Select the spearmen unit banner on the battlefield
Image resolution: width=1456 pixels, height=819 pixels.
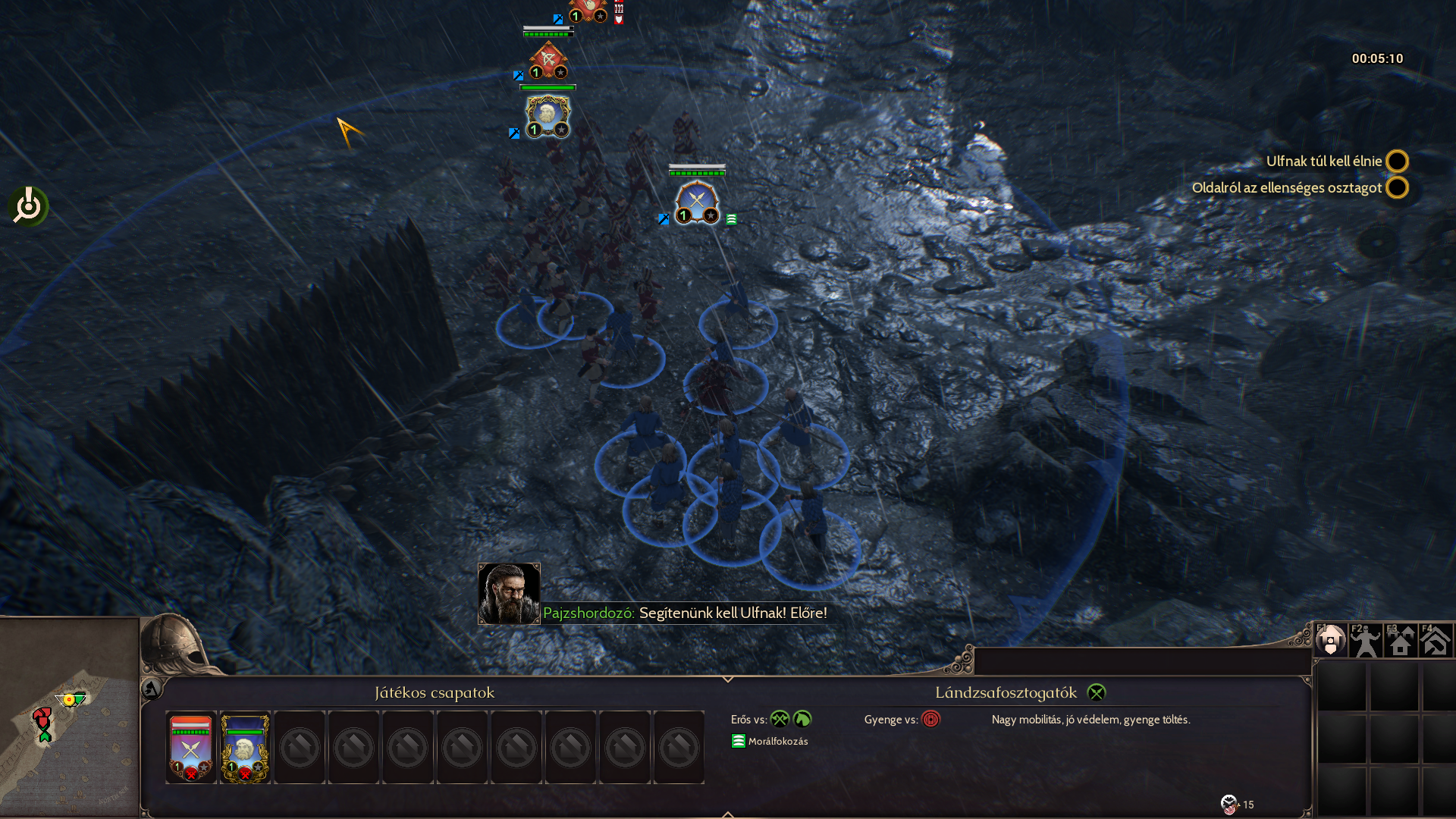697,202
